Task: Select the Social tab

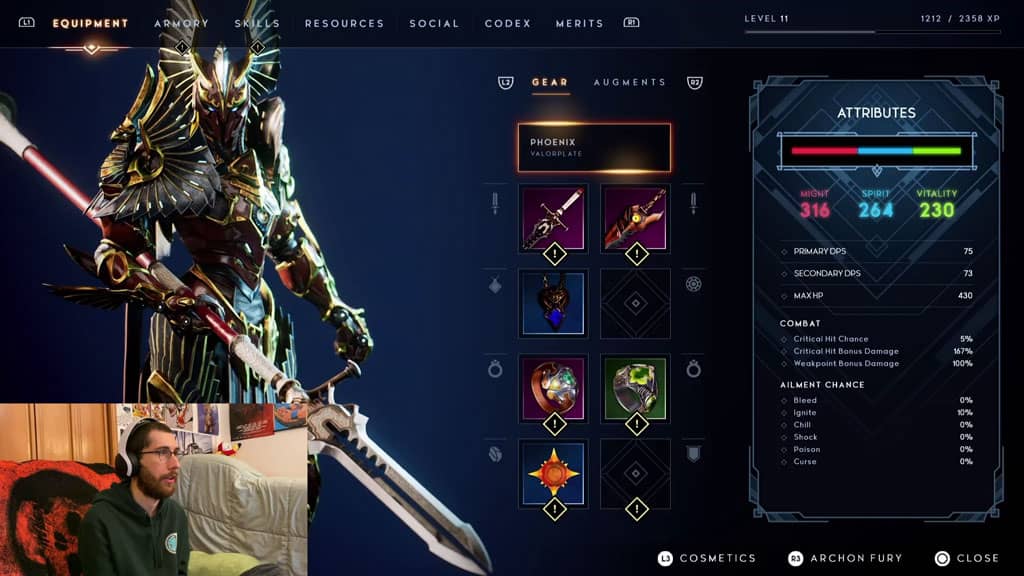Action: pyautogui.click(x=434, y=23)
